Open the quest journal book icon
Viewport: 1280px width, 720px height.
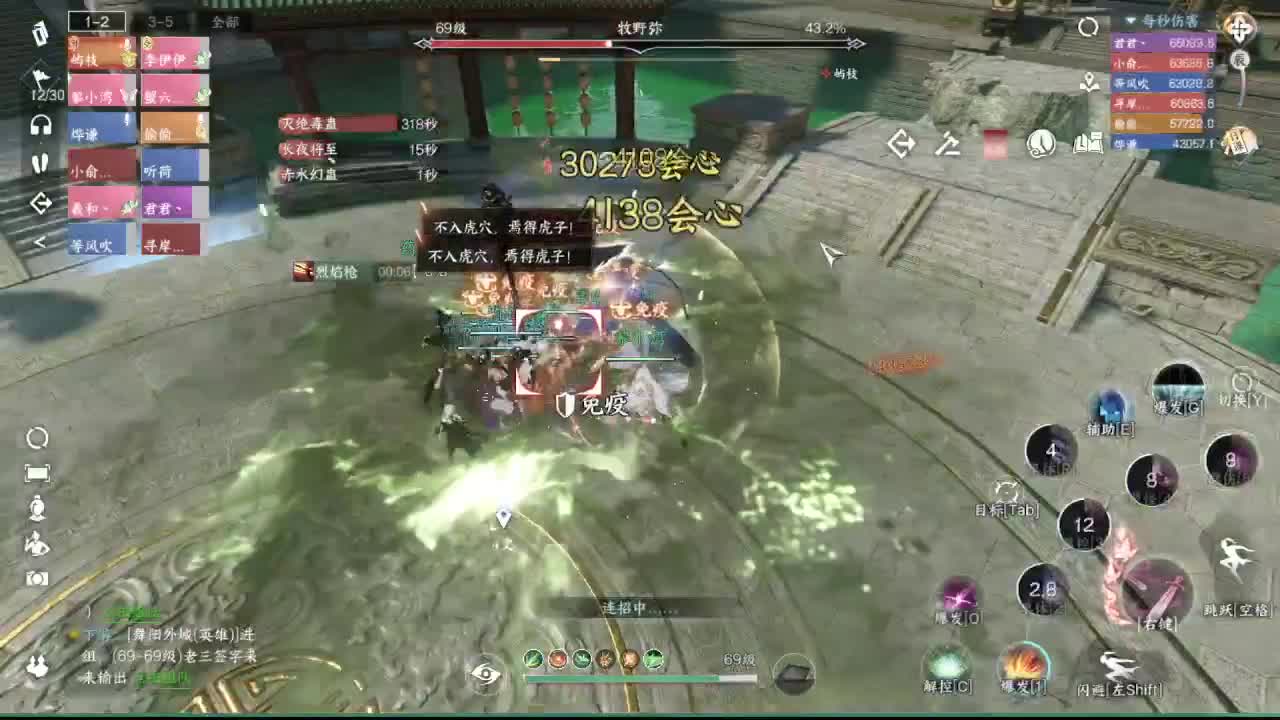pos(1090,145)
